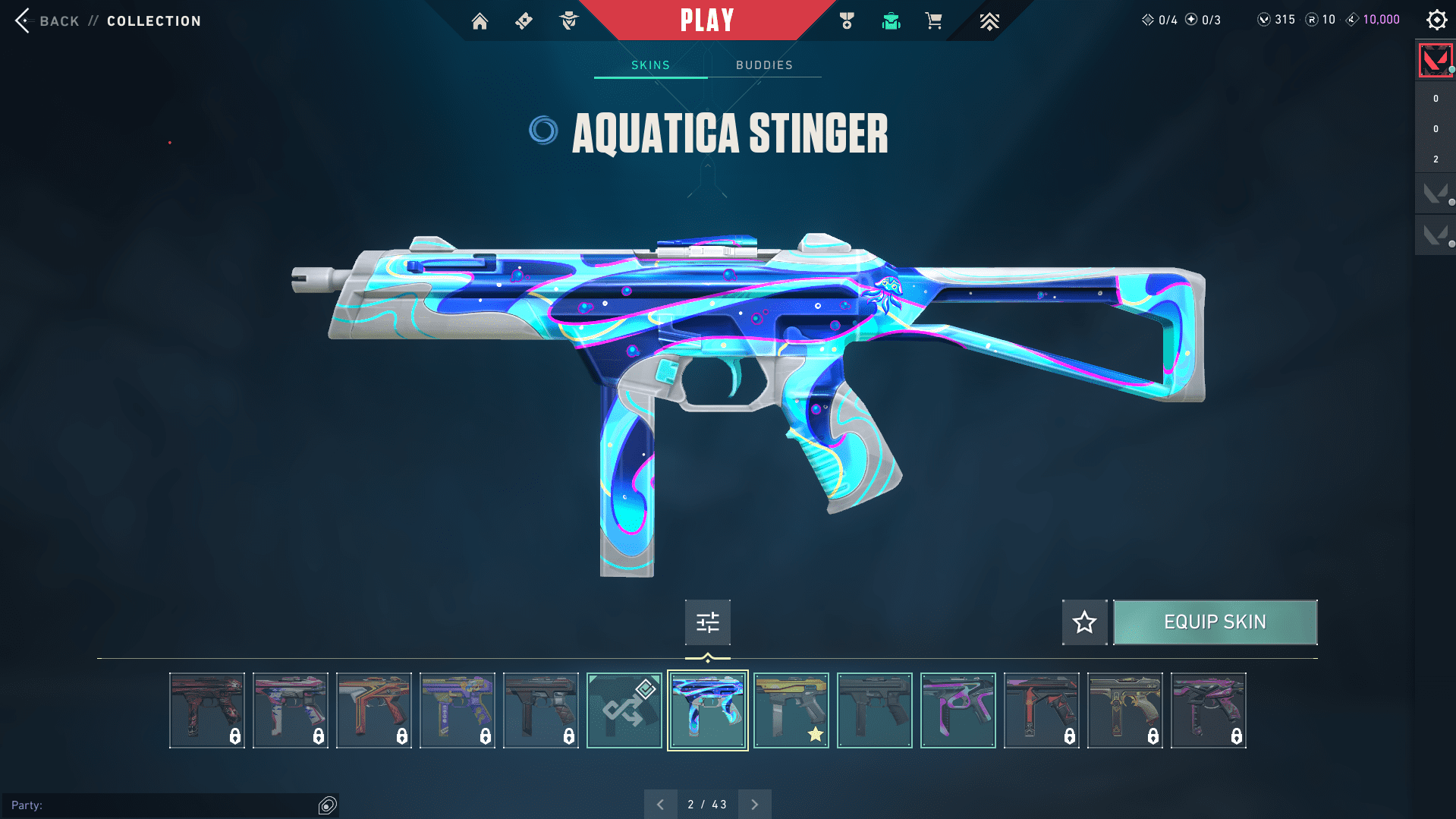The image size is (1456, 819).
Task: Open the battlepass chevrons icon
Action: 989,21
